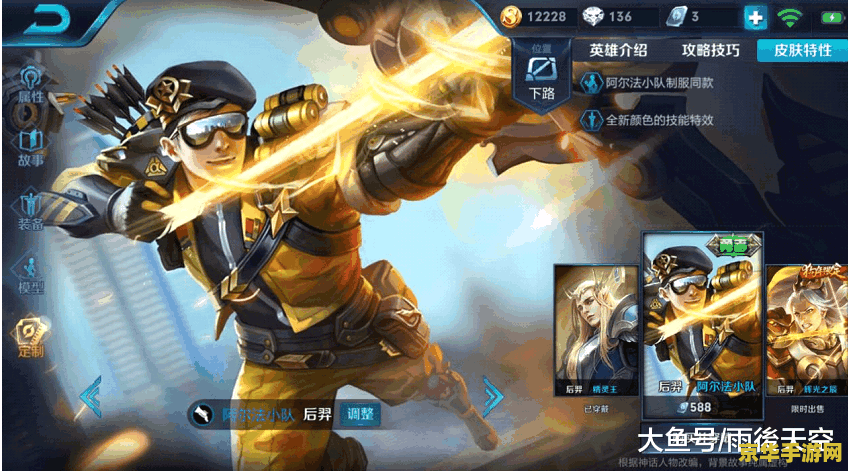Show the next skin with the right arrow
Screen dimensions: 848x471
click(492, 396)
